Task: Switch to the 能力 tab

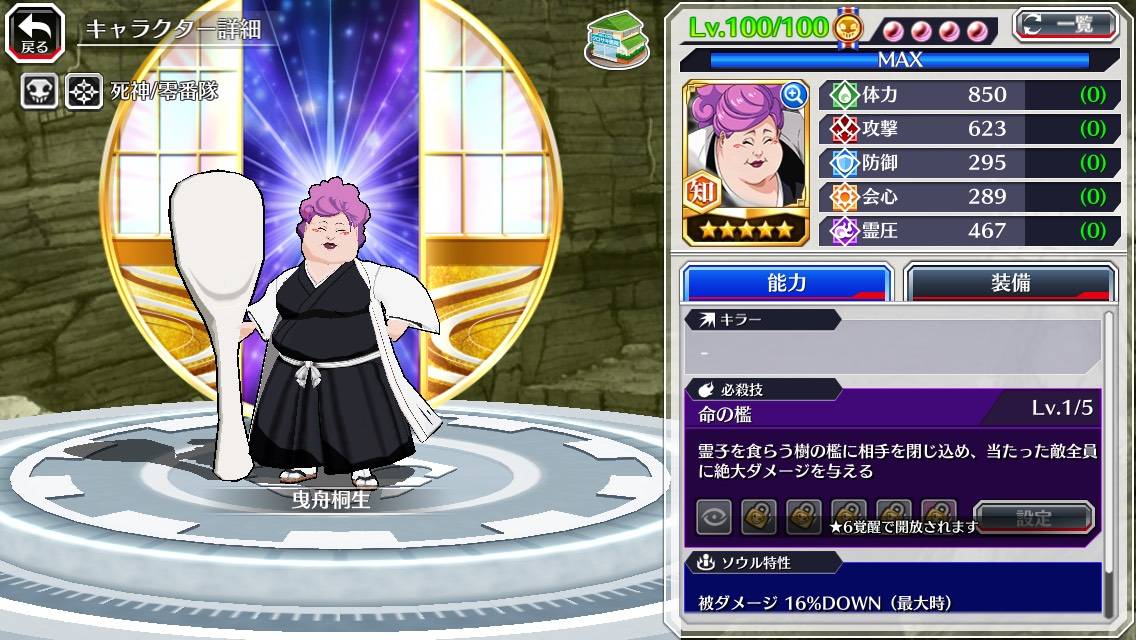Action: [786, 283]
